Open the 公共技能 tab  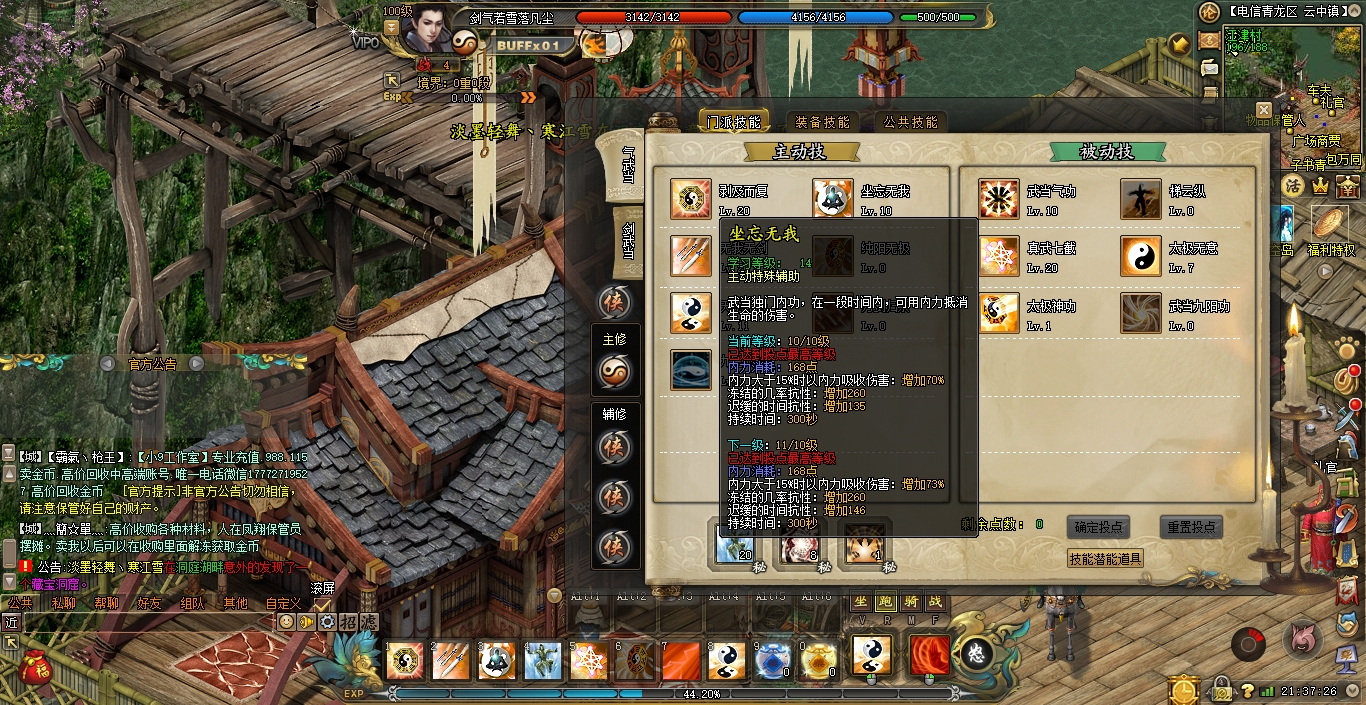(x=910, y=122)
